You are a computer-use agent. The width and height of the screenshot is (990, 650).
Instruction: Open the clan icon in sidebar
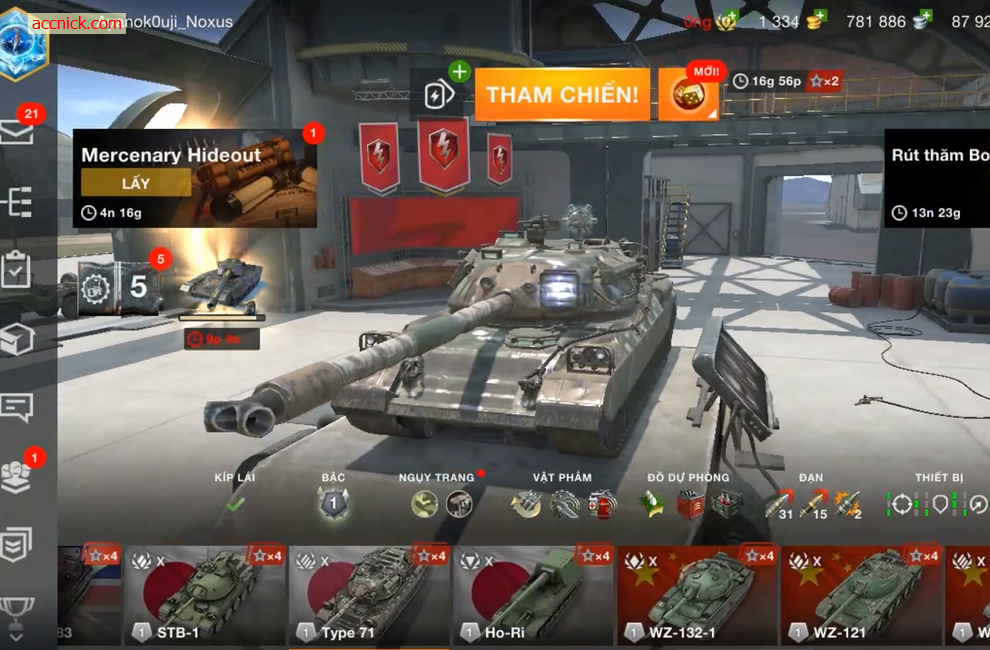click(x=18, y=476)
